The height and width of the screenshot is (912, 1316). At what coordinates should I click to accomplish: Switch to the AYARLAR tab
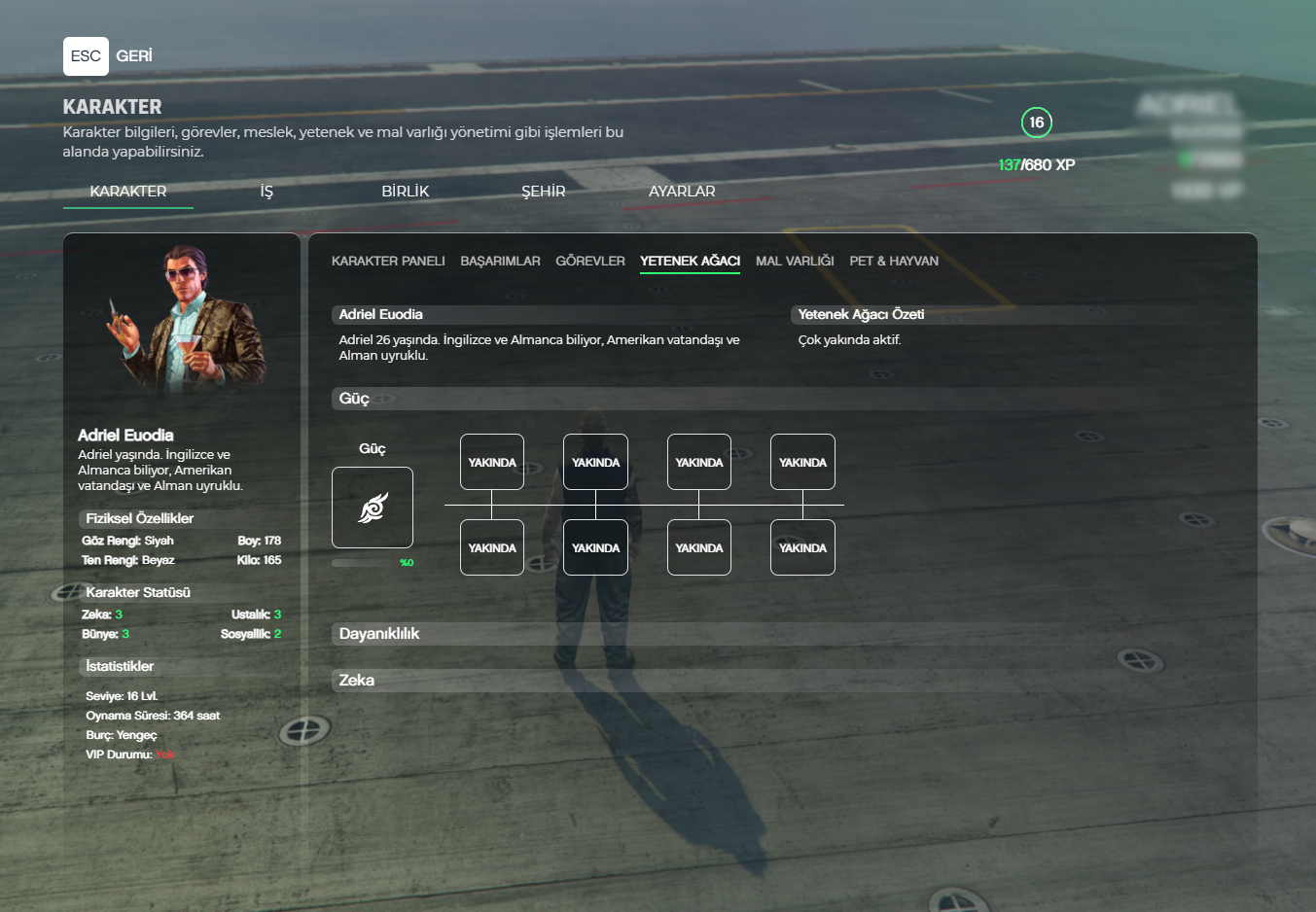(x=682, y=192)
